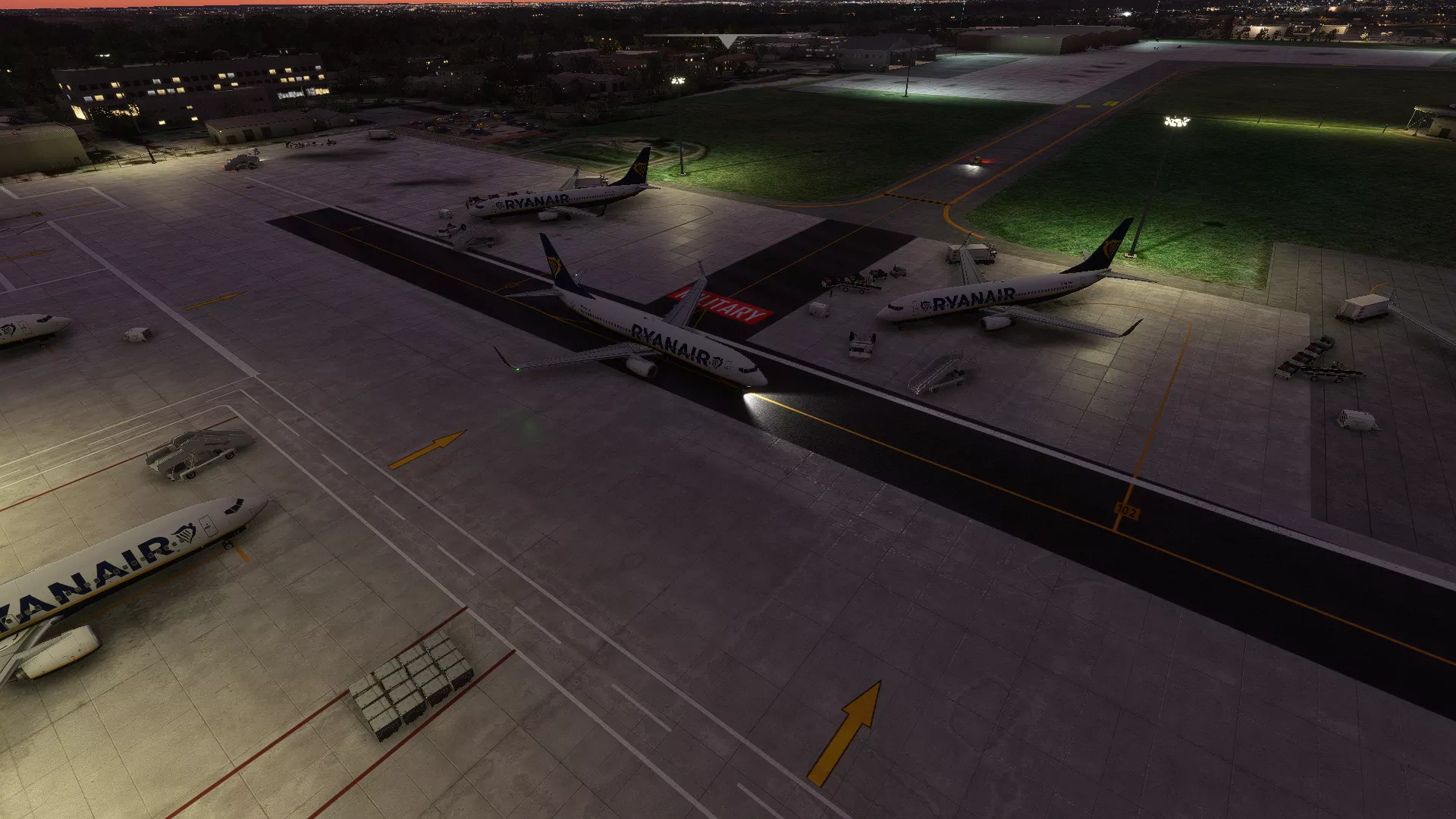This screenshot has width=1456, height=819.
Task: Open the toolbar via the top-center arrow handle
Action: [x=728, y=41]
